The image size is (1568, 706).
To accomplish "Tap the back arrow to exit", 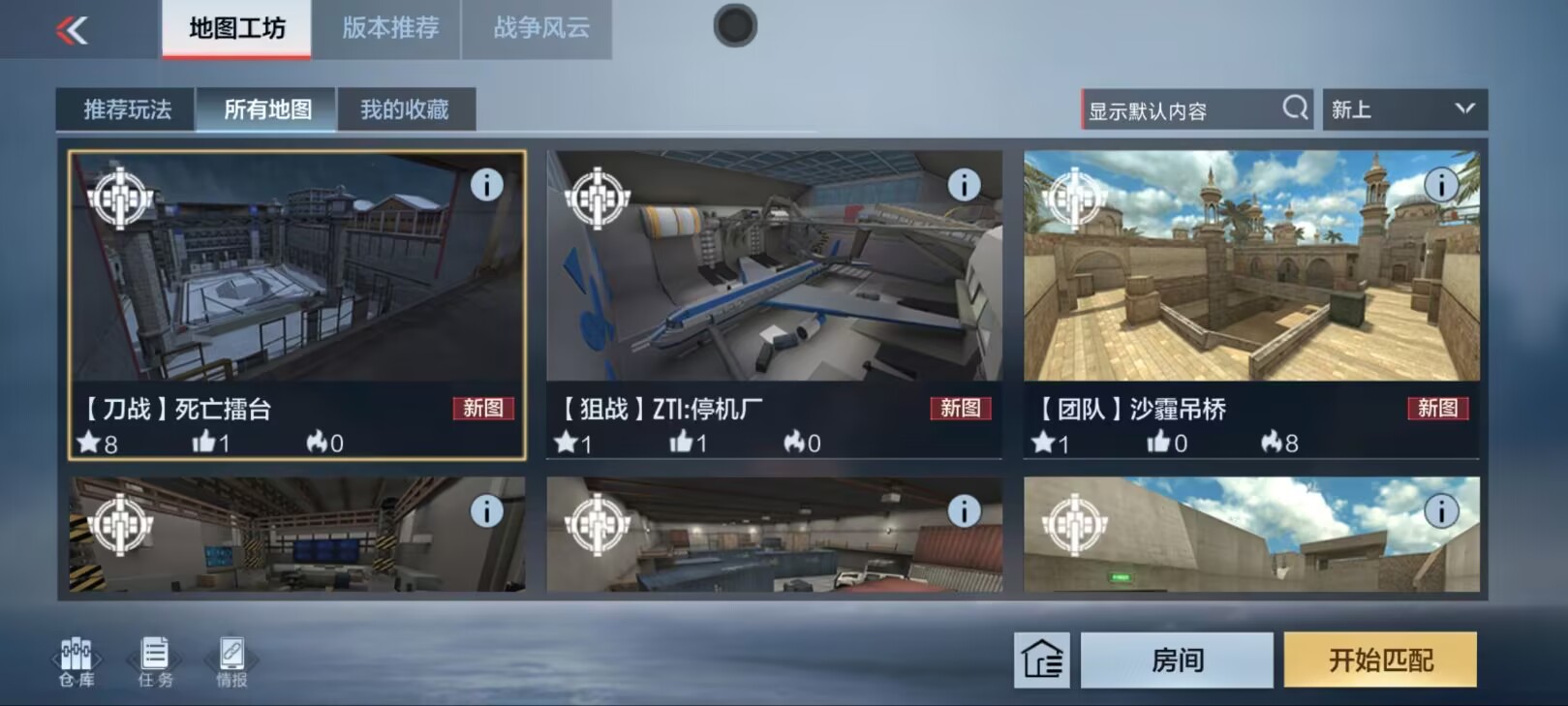I will pyautogui.click(x=70, y=29).
